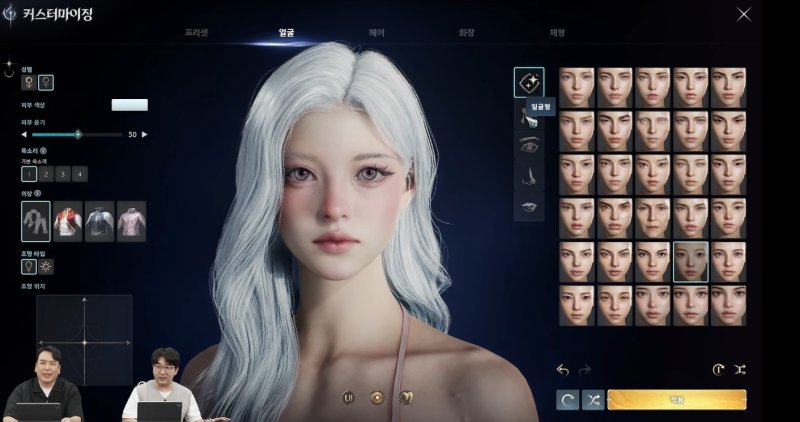Screen dimensions: 800x422
Task: Go to the 화장 (Makeup) tab
Action: 466,33
